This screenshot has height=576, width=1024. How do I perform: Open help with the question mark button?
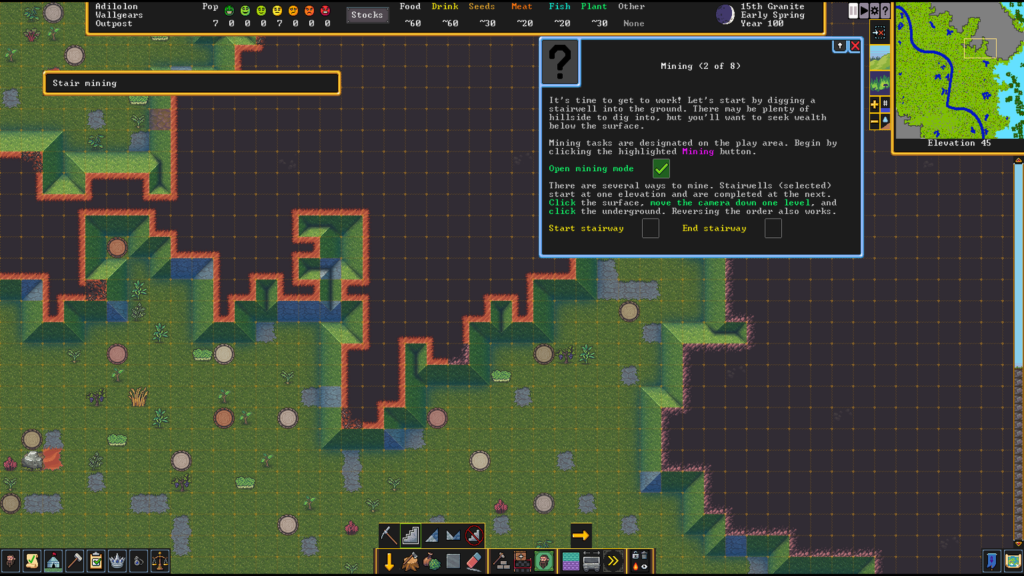pyautogui.click(x=885, y=11)
